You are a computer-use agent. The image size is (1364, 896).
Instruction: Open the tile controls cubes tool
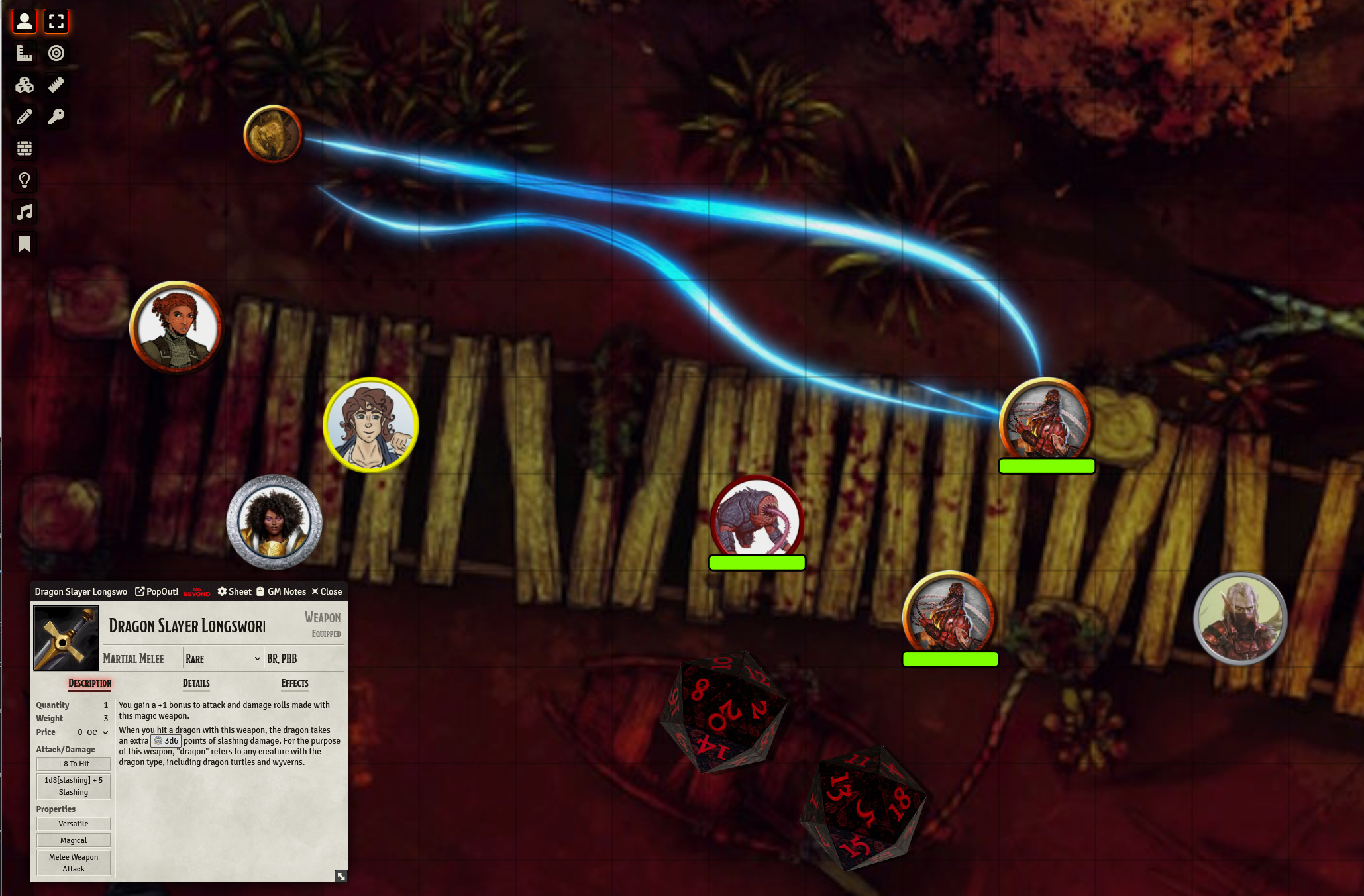coord(25,85)
